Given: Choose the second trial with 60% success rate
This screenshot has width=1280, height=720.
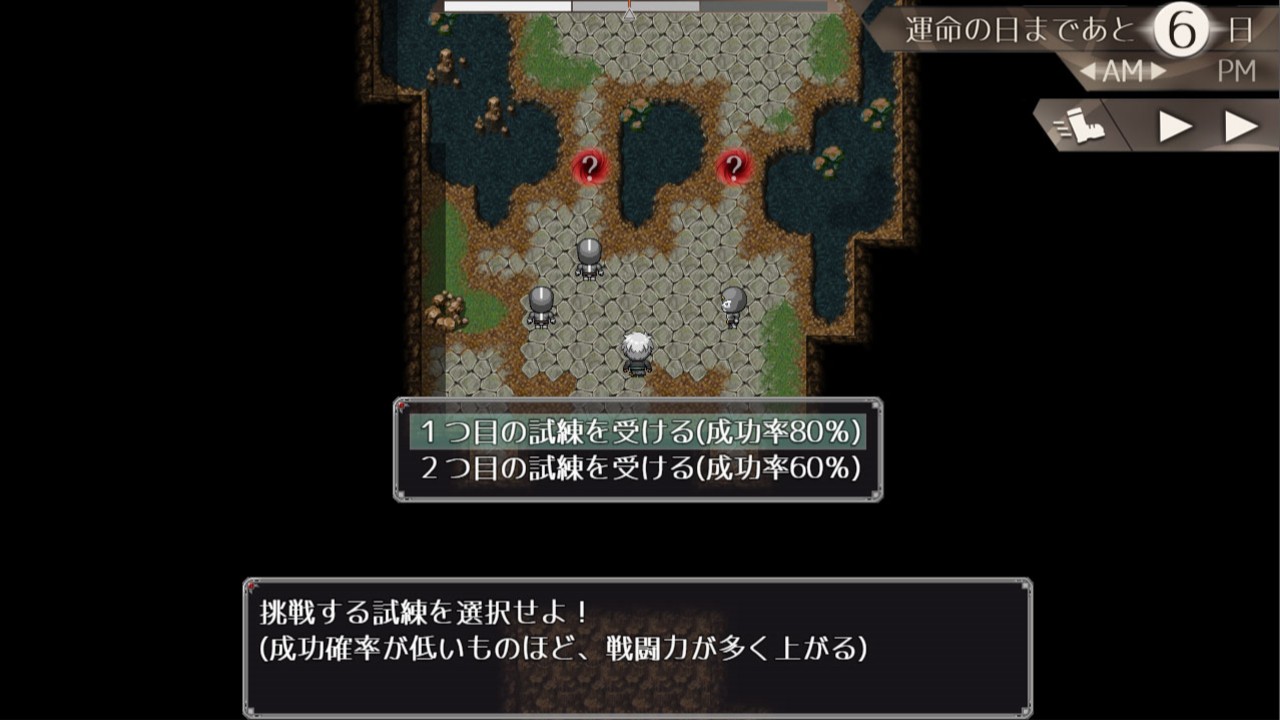Looking at the screenshot, I should pos(639,465).
